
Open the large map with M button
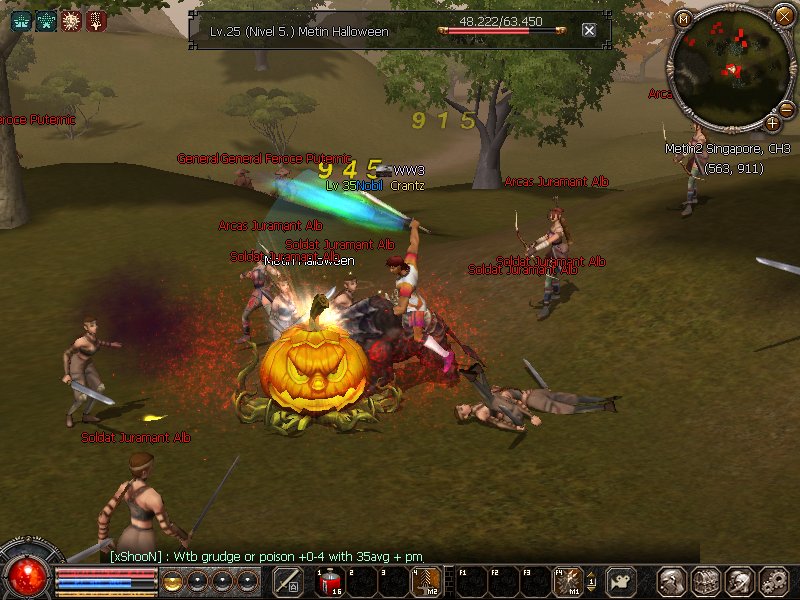684,18
